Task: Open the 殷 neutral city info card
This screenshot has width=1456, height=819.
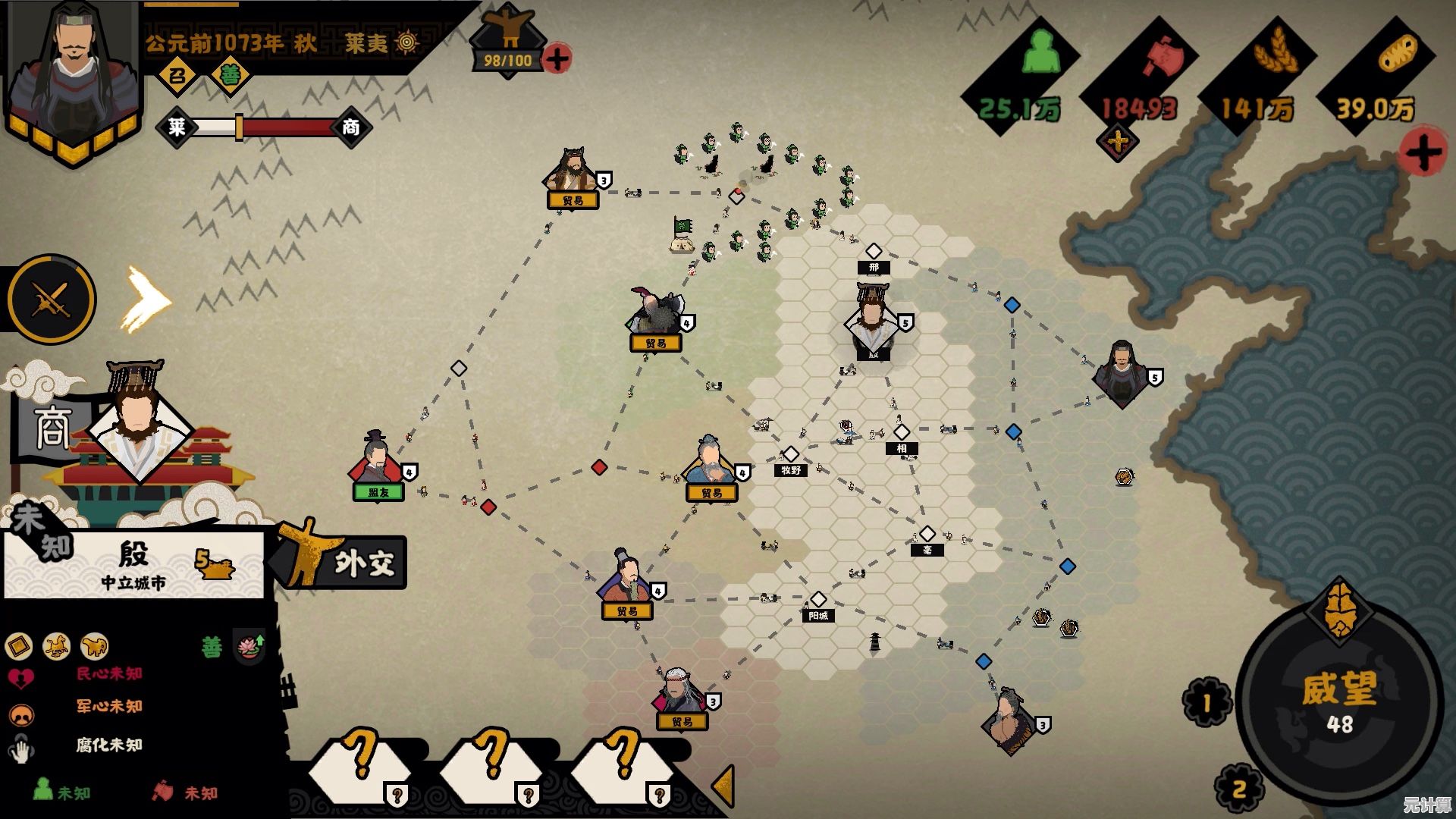Action: click(x=134, y=564)
